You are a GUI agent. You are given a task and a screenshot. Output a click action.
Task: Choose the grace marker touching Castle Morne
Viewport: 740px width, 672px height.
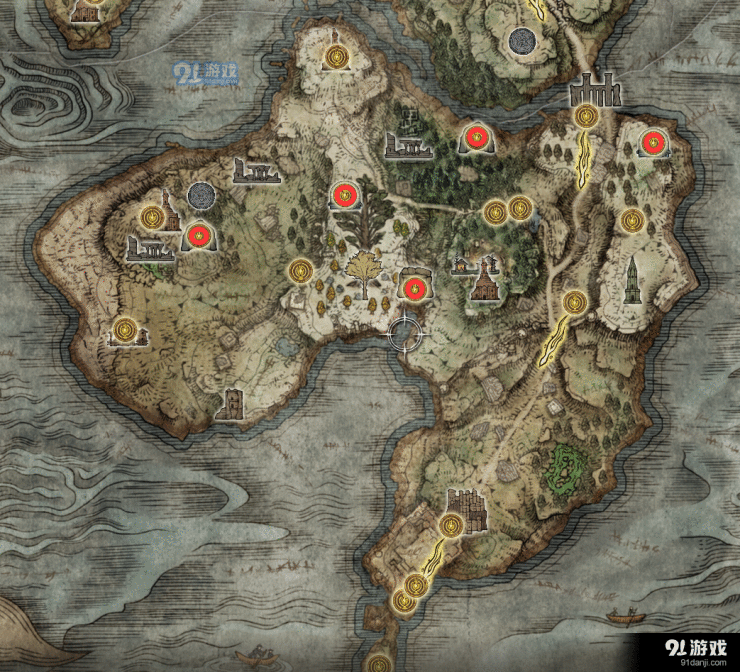coord(451,524)
